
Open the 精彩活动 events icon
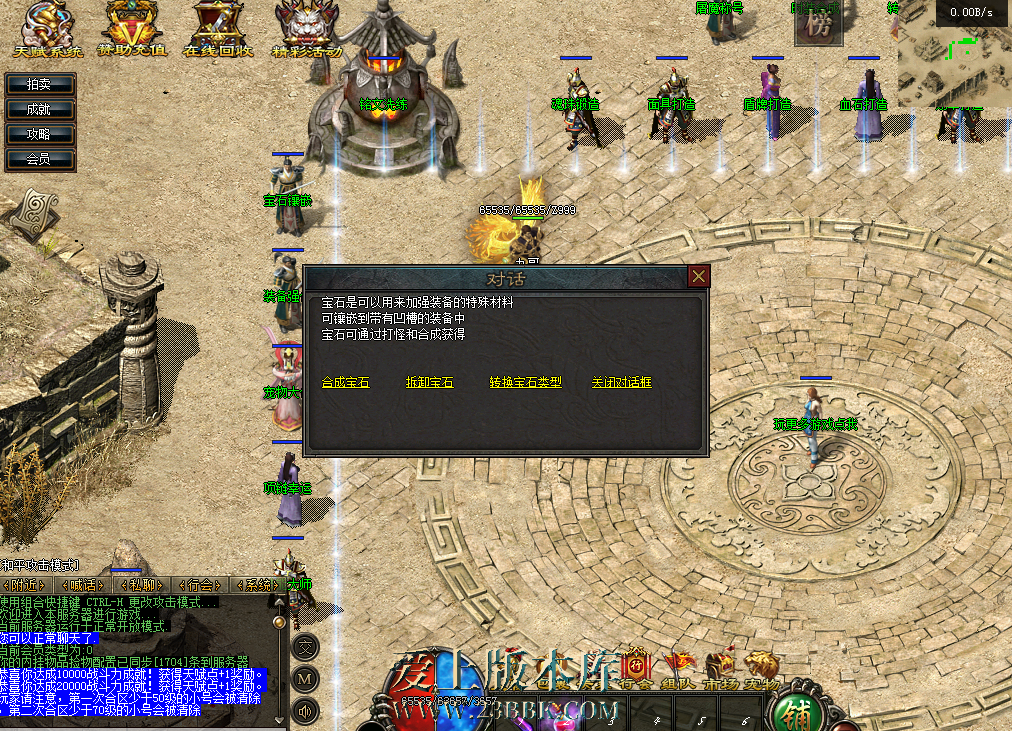pyautogui.click(x=306, y=29)
